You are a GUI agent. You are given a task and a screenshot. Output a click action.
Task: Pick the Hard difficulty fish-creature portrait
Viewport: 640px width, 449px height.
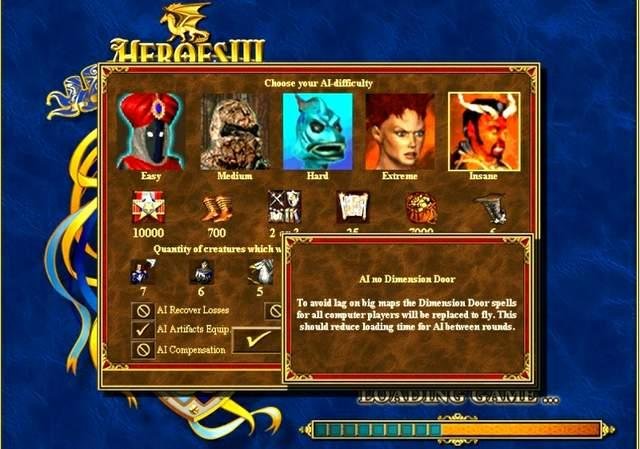click(317, 131)
